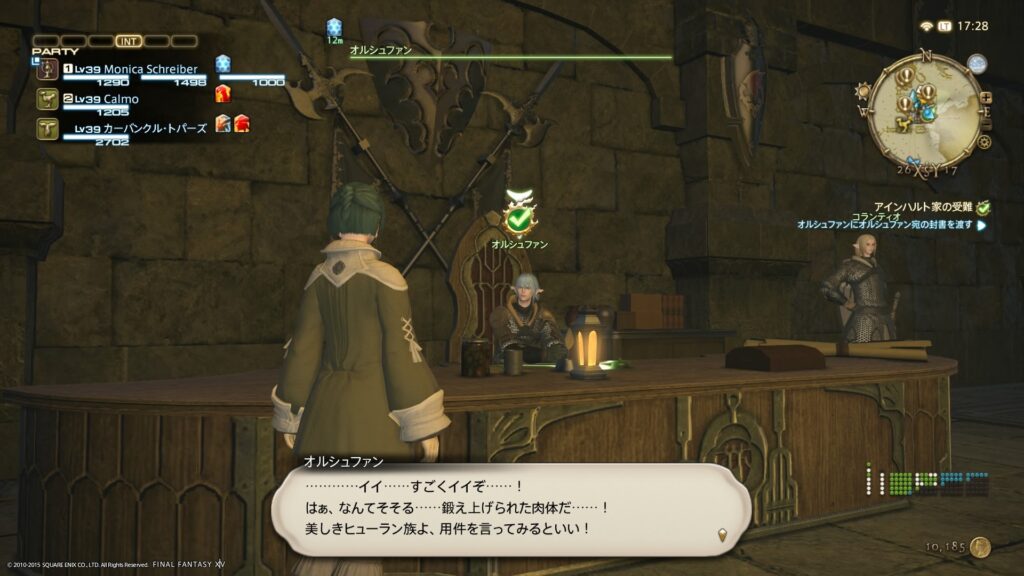Zoom in the minimap with plus button

point(986,98)
